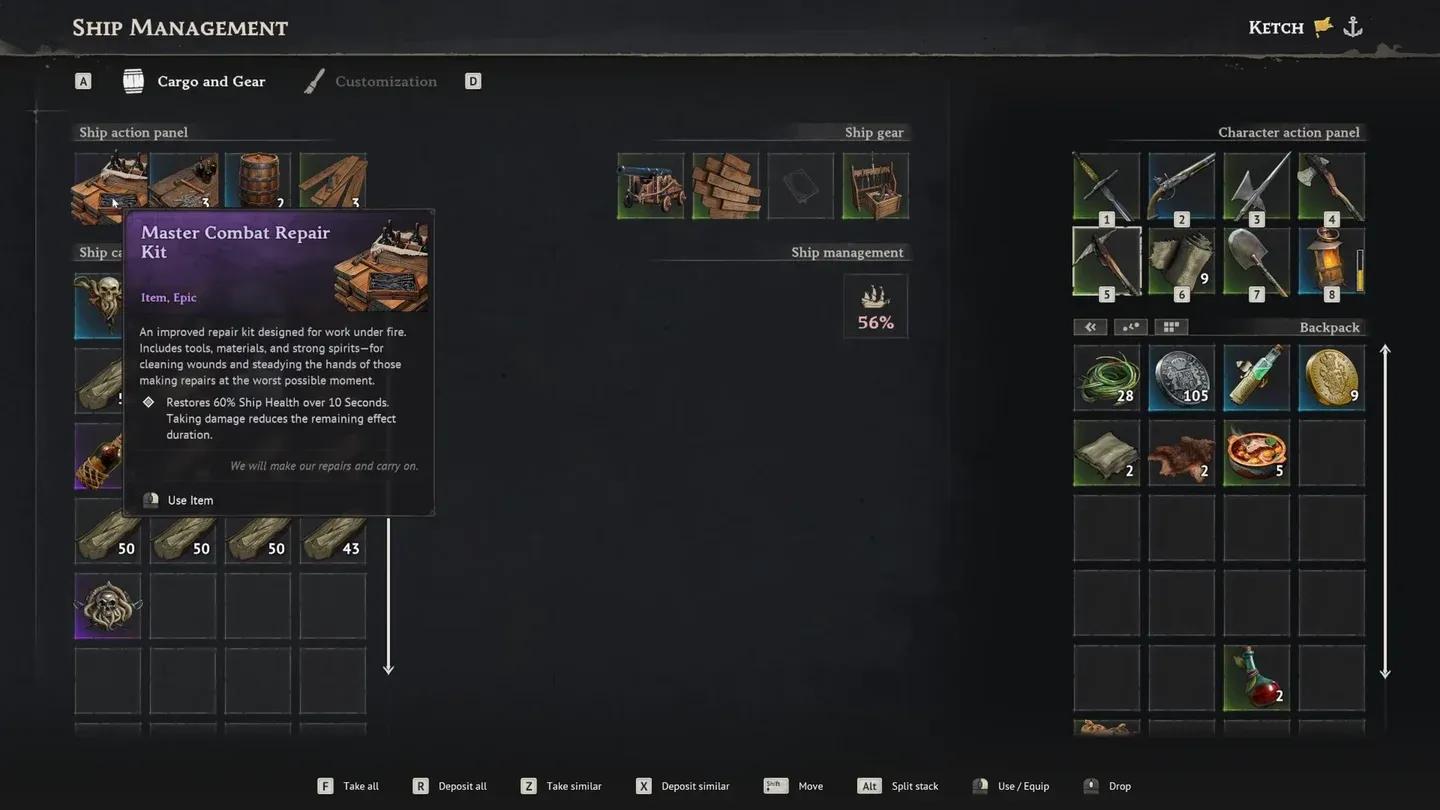
Task: Click the down arrow below ship cargo
Action: click(x=388, y=667)
